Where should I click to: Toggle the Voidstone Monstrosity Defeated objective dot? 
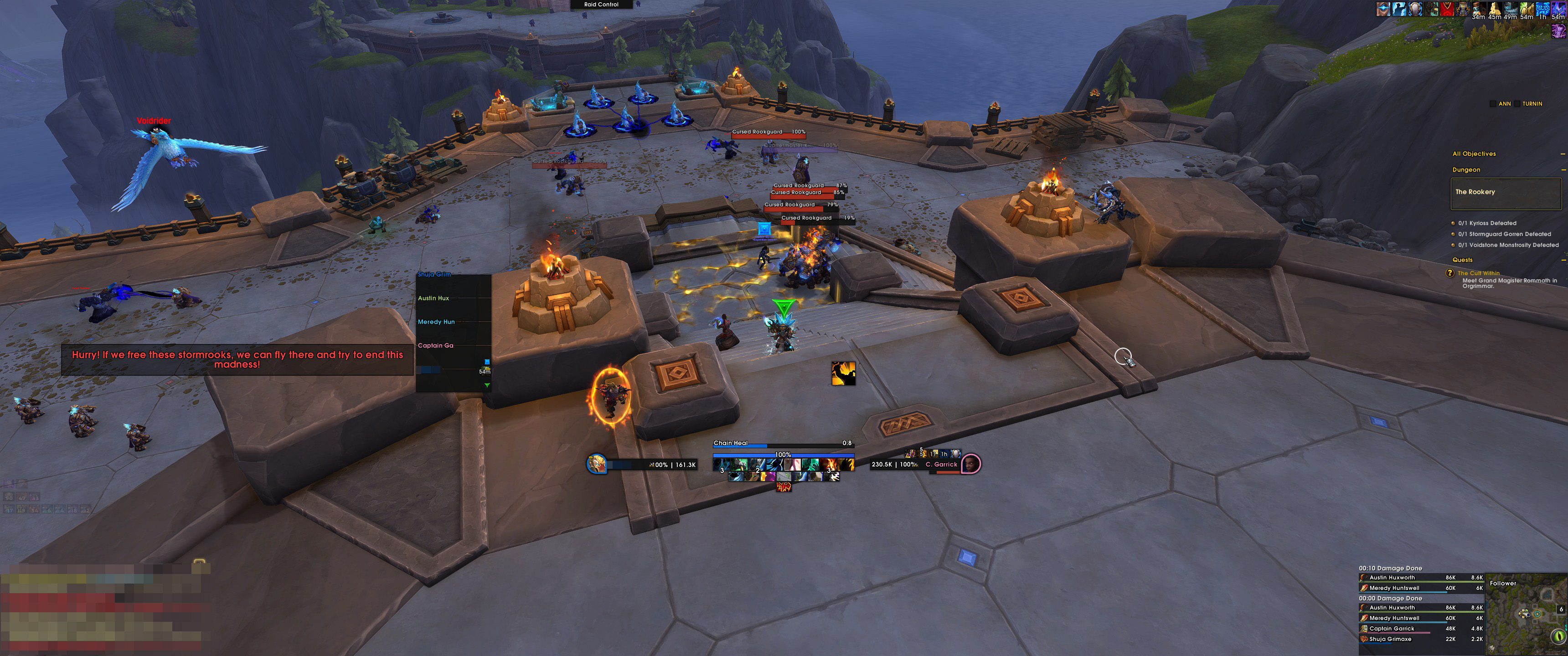click(1454, 245)
